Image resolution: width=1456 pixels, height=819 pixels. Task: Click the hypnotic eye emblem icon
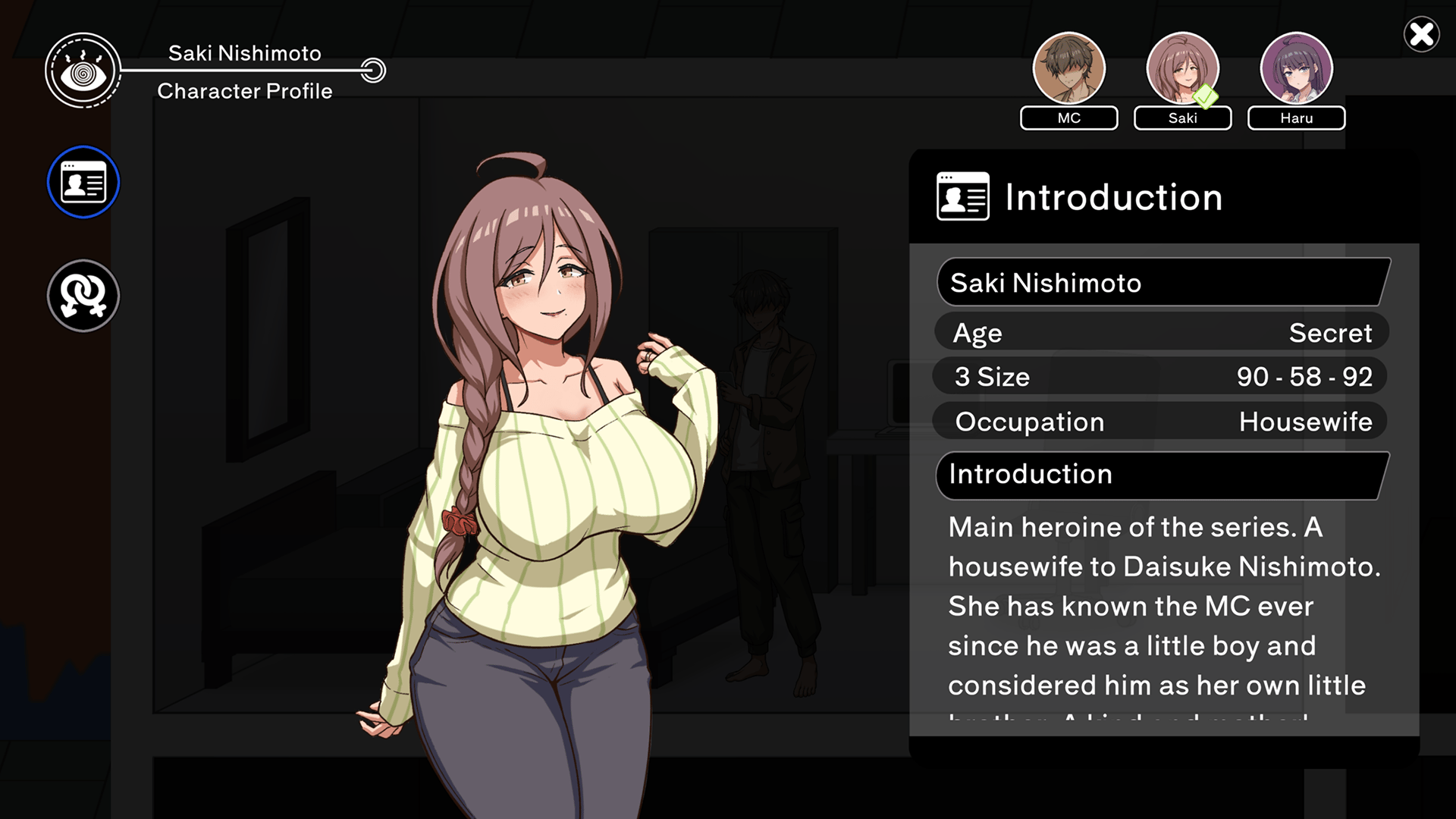83,71
